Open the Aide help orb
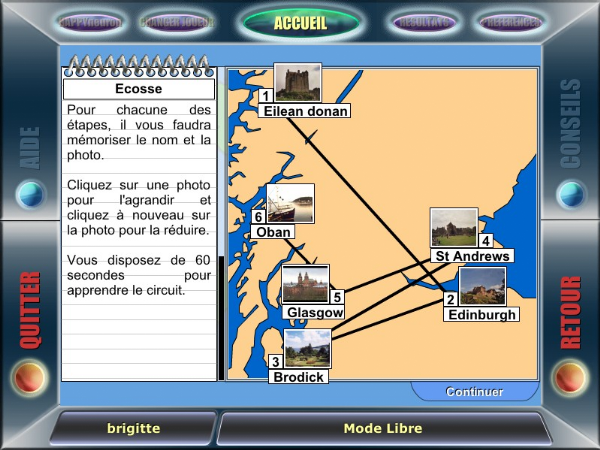This screenshot has height=450, width=600. click(31, 192)
